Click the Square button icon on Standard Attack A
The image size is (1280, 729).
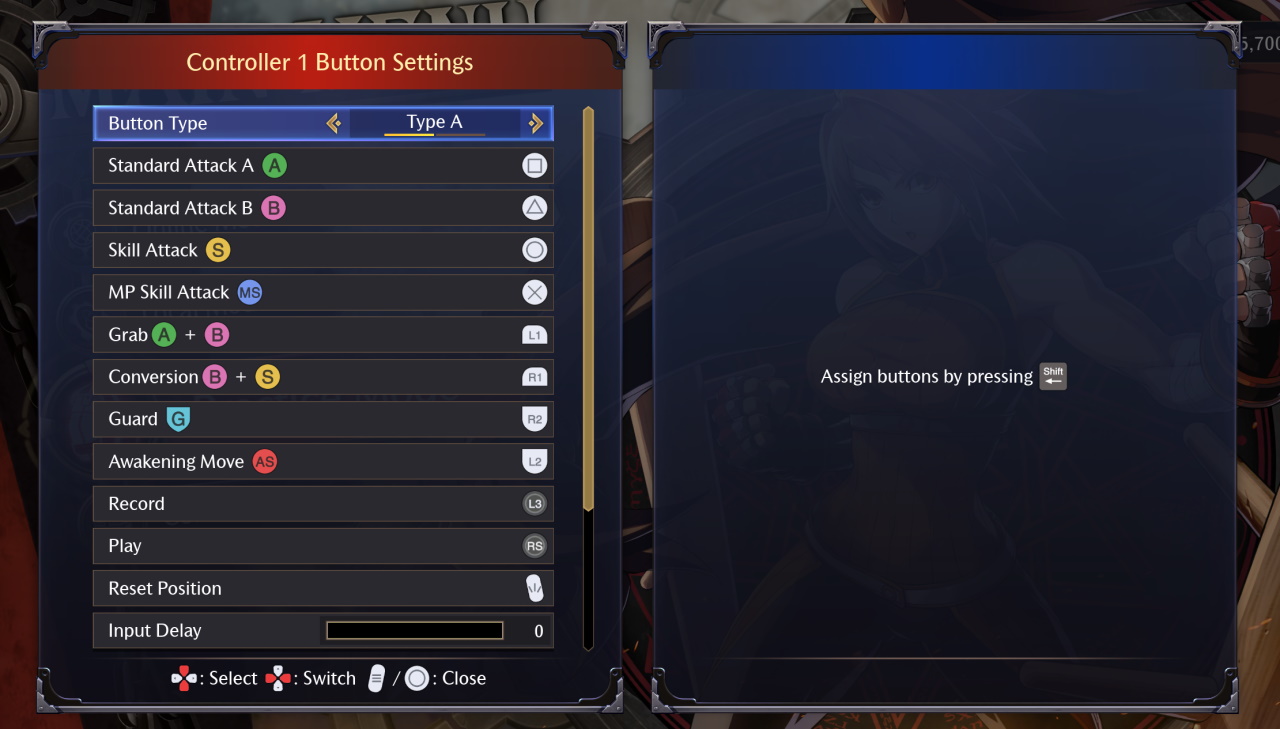pos(535,165)
